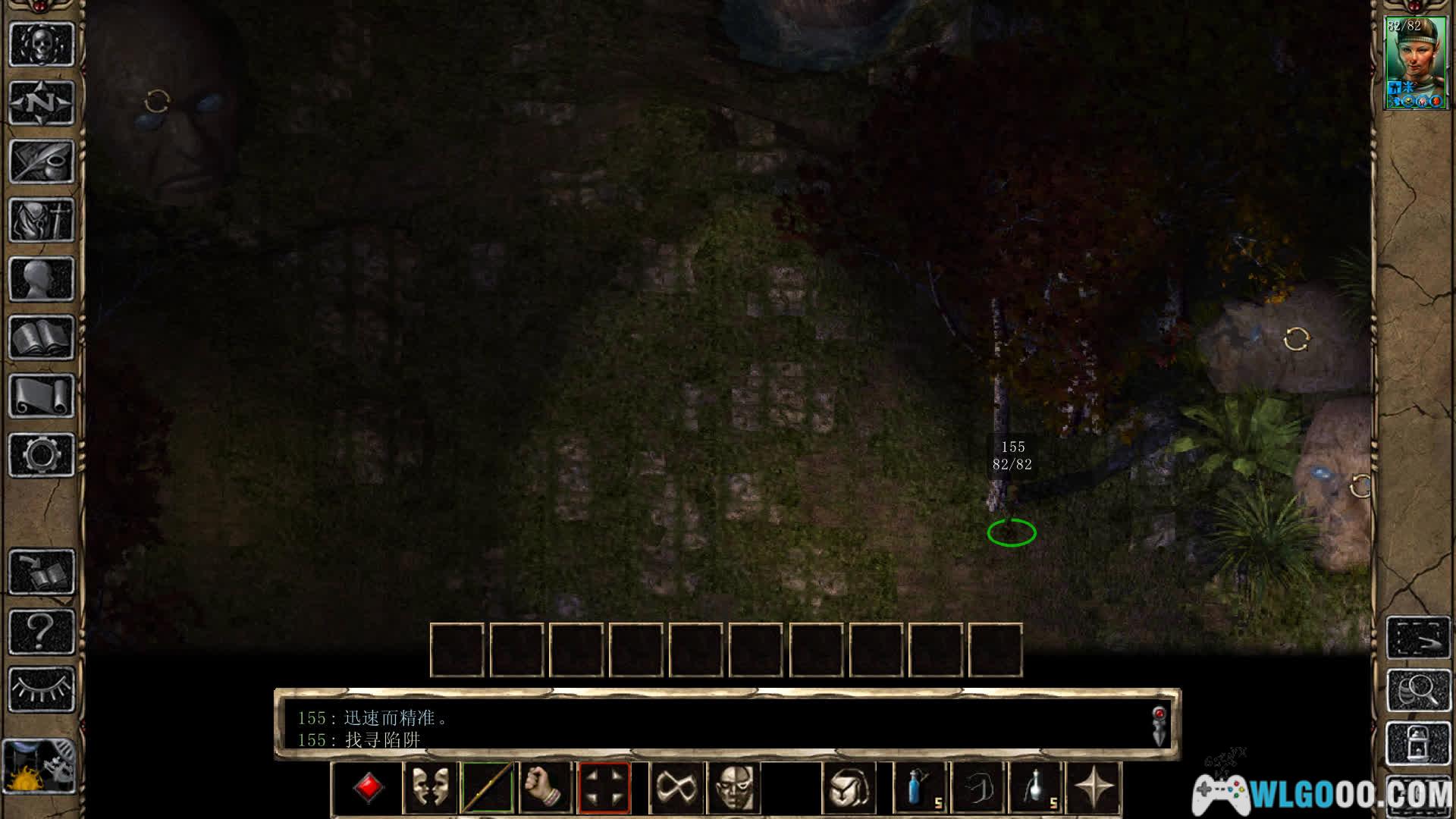Click the skull return-to-game button

tap(42, 44)
